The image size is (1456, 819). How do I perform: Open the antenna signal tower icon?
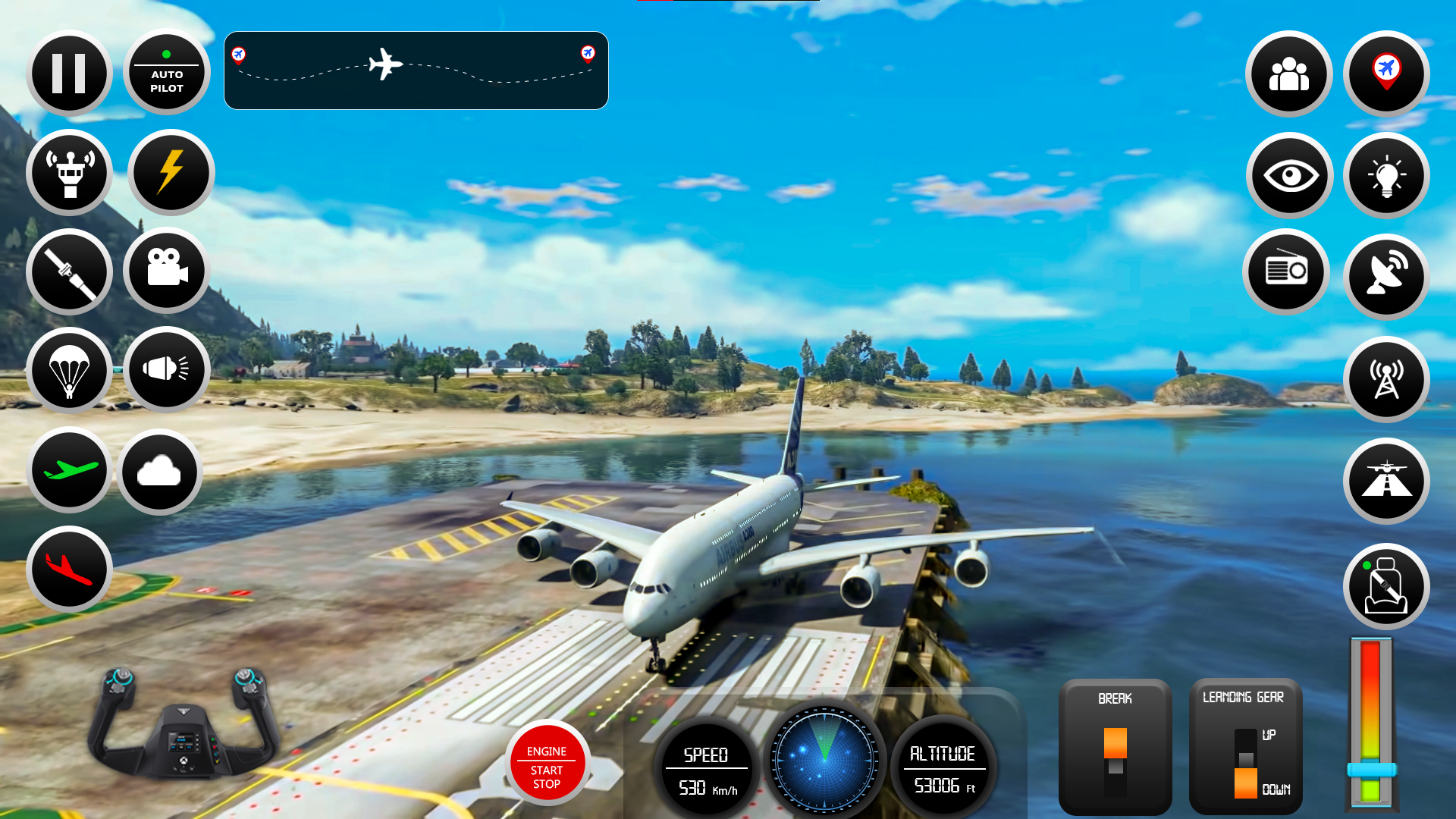coord(1386,379)
